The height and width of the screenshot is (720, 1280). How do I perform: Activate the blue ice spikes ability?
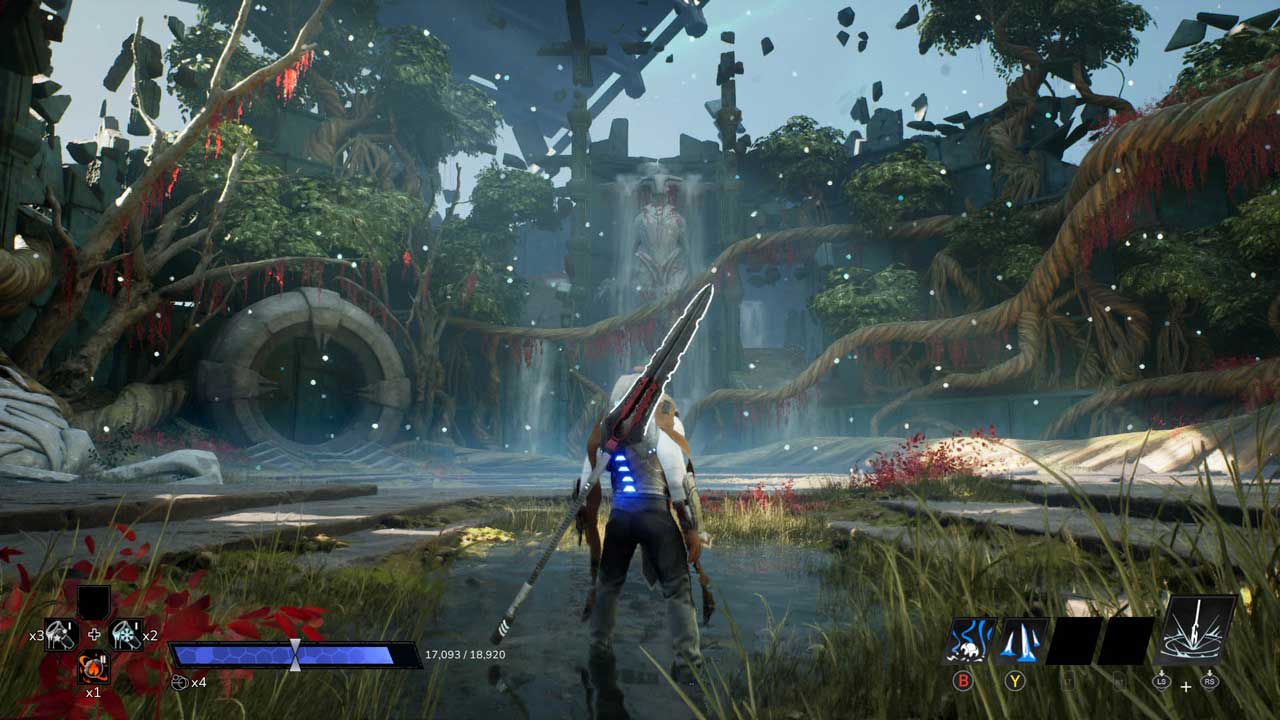[x=1023, y=641]
